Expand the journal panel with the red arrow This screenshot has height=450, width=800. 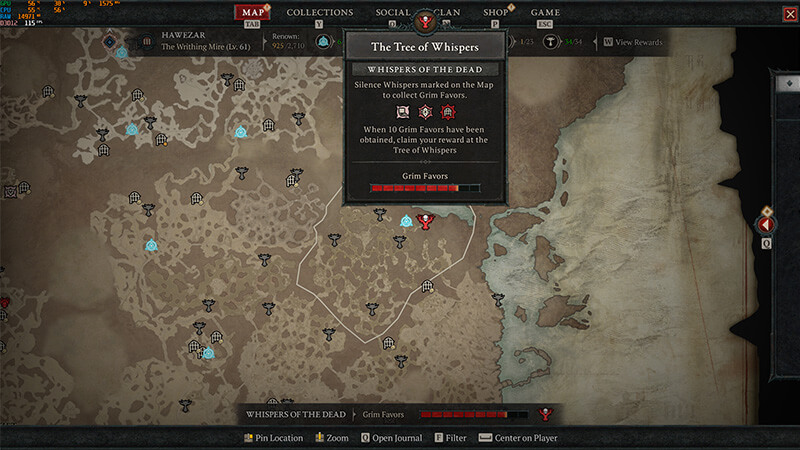click(x=767, y=225)
